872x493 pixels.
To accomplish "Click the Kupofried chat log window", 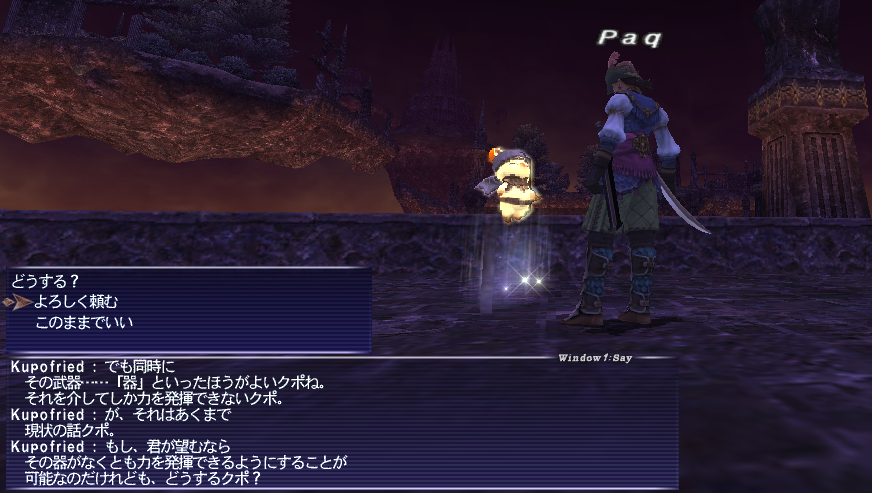I will tap(340, 420).
